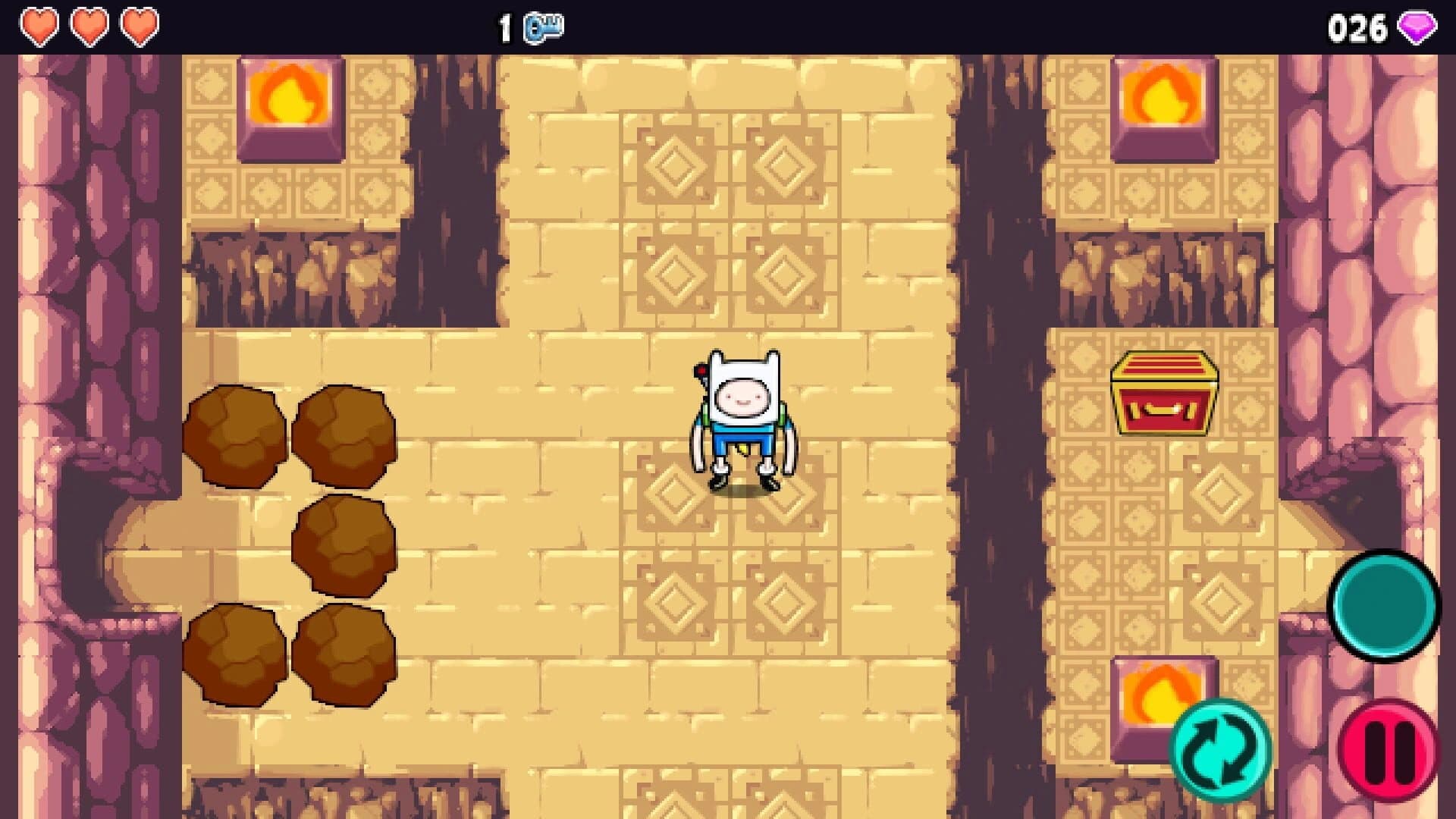Click the center boulder of the pile
The width and height of the screenshot is (1456, 819).
tap(341, 546)
